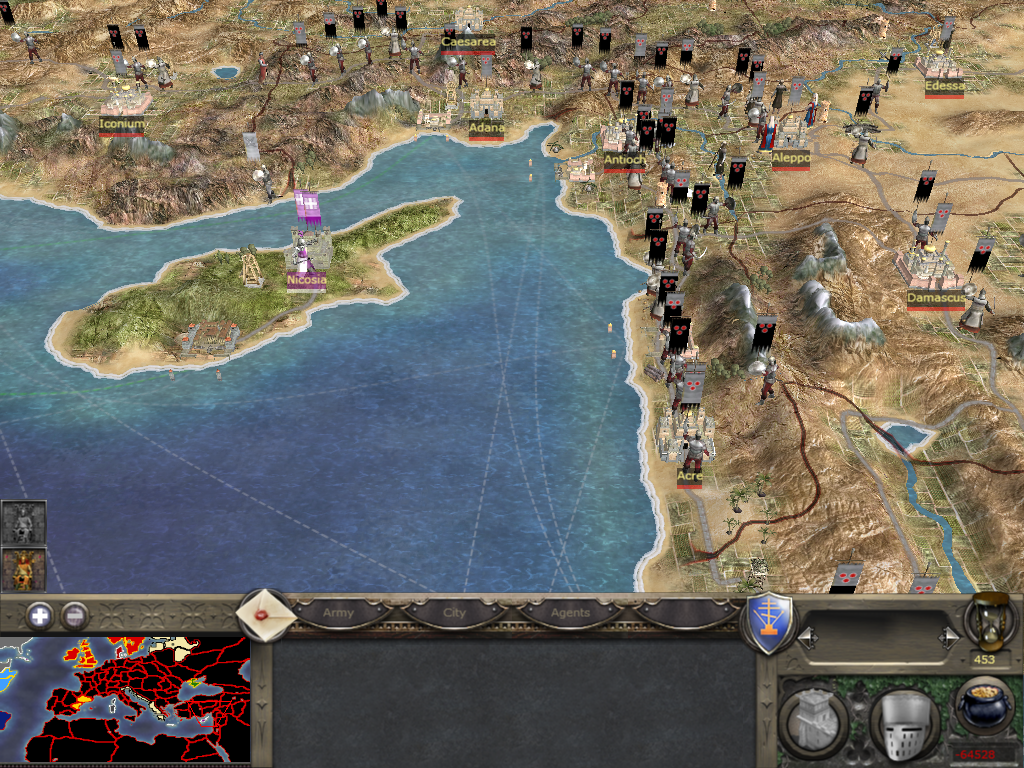Image resolution: width=1024 pixels, height=768 pixels.
Task: Open the golden face event message
Action: (x=23, y=570)
